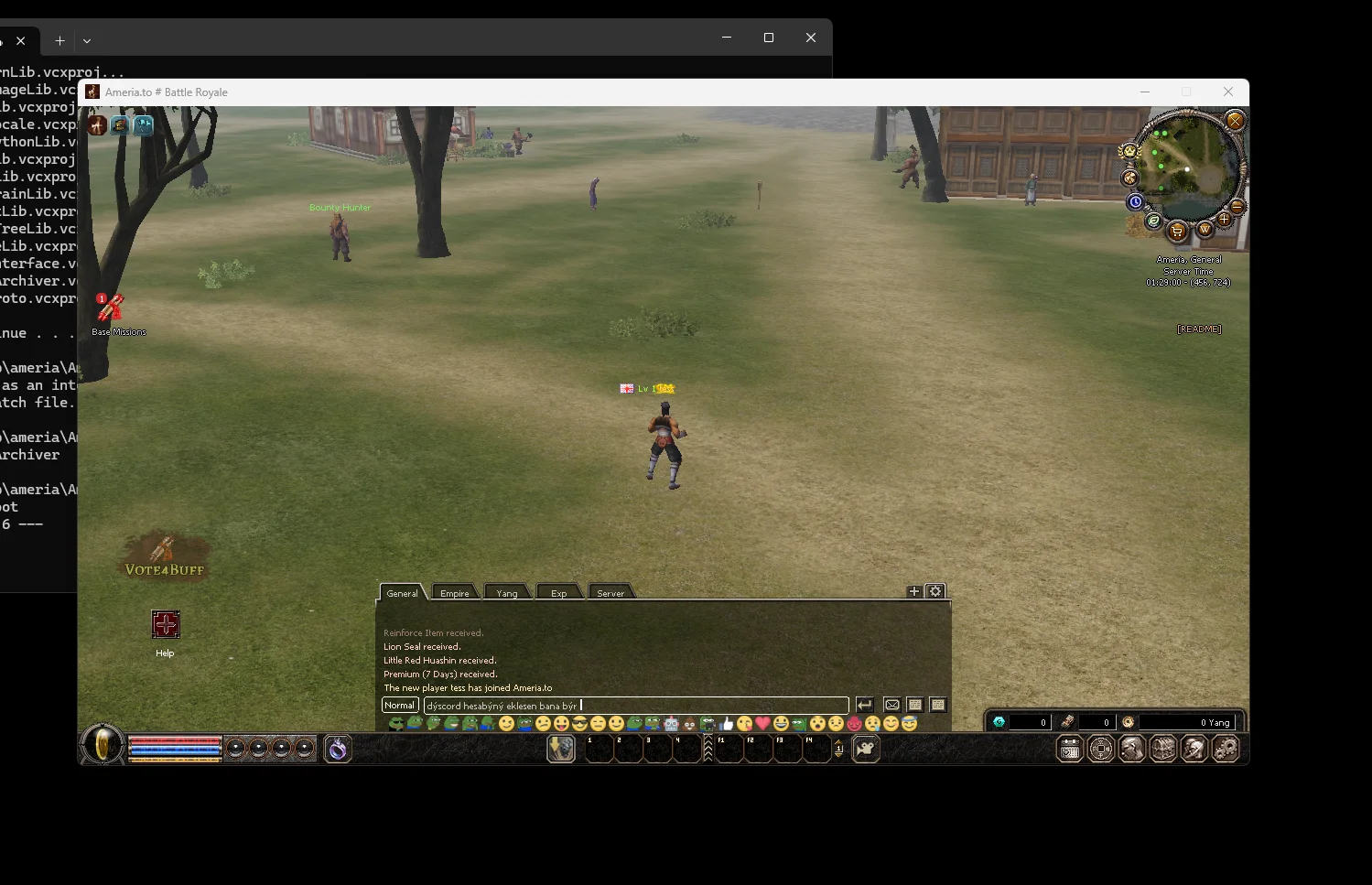Viewport: 1372px width, 885px height.
Task: Open the Yang chat tab
Action: coord(507,593)
